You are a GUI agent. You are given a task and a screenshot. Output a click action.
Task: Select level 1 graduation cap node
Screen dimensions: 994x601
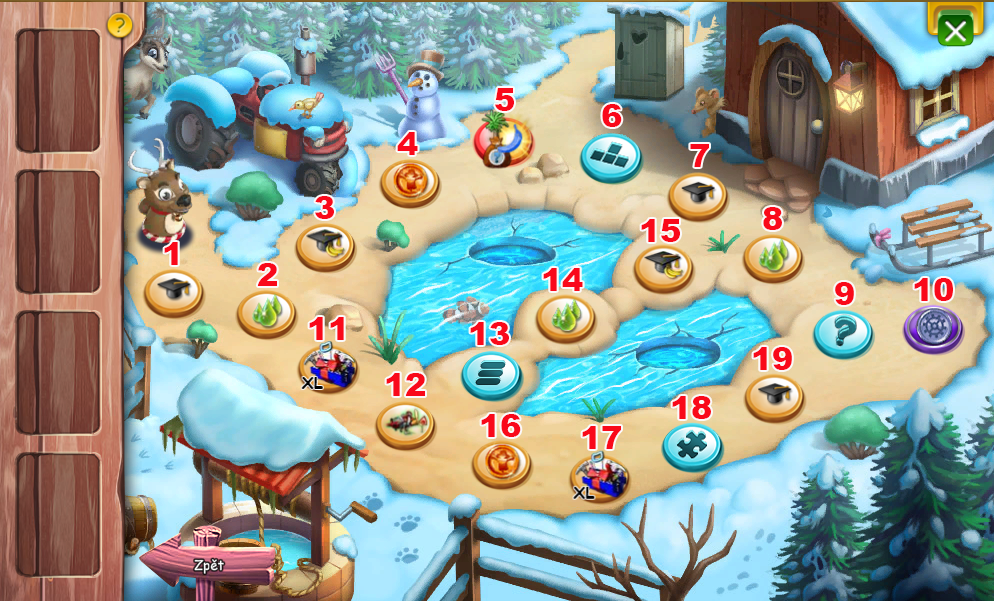pos(173,292)
